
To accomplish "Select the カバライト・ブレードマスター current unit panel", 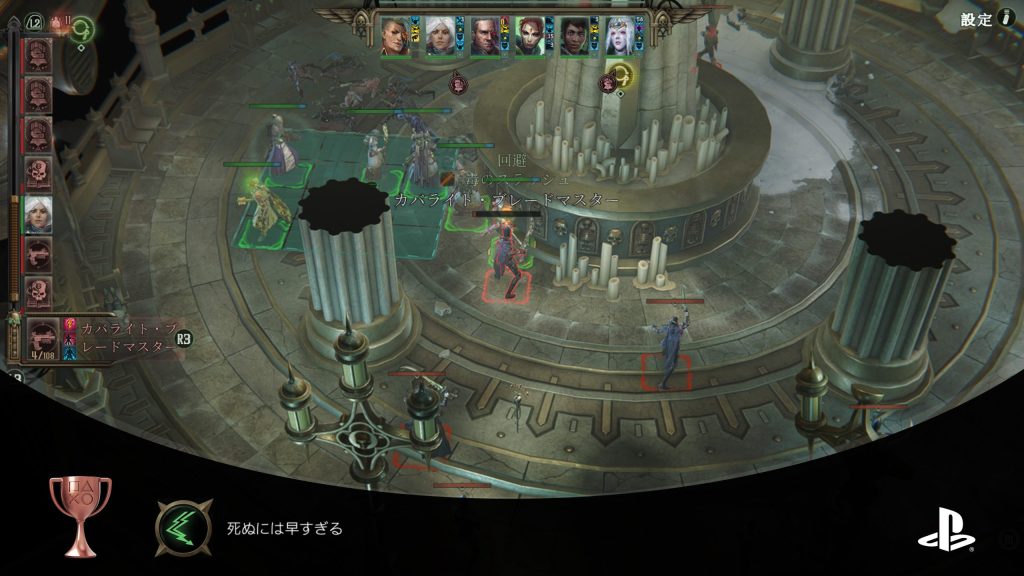I will pos(100,340).
